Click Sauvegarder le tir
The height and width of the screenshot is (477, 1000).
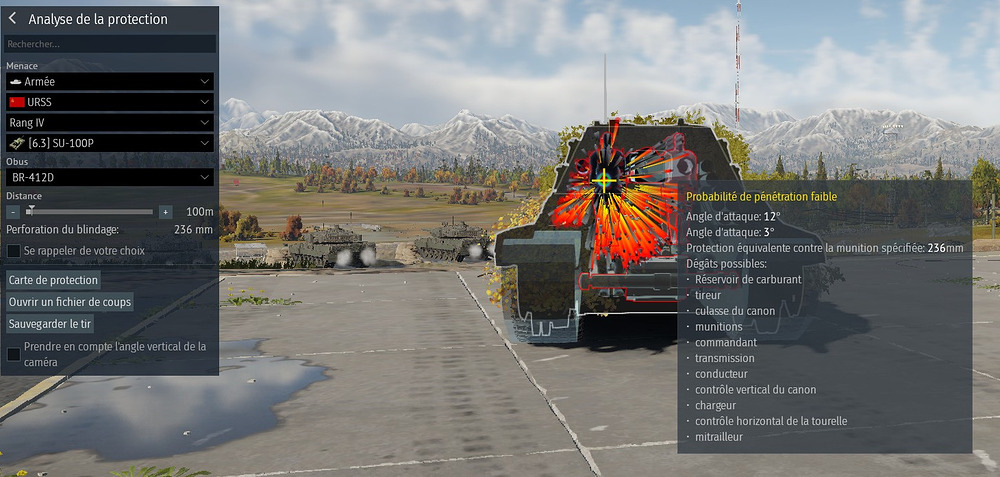pyautogui.click(x=50, y=324)
